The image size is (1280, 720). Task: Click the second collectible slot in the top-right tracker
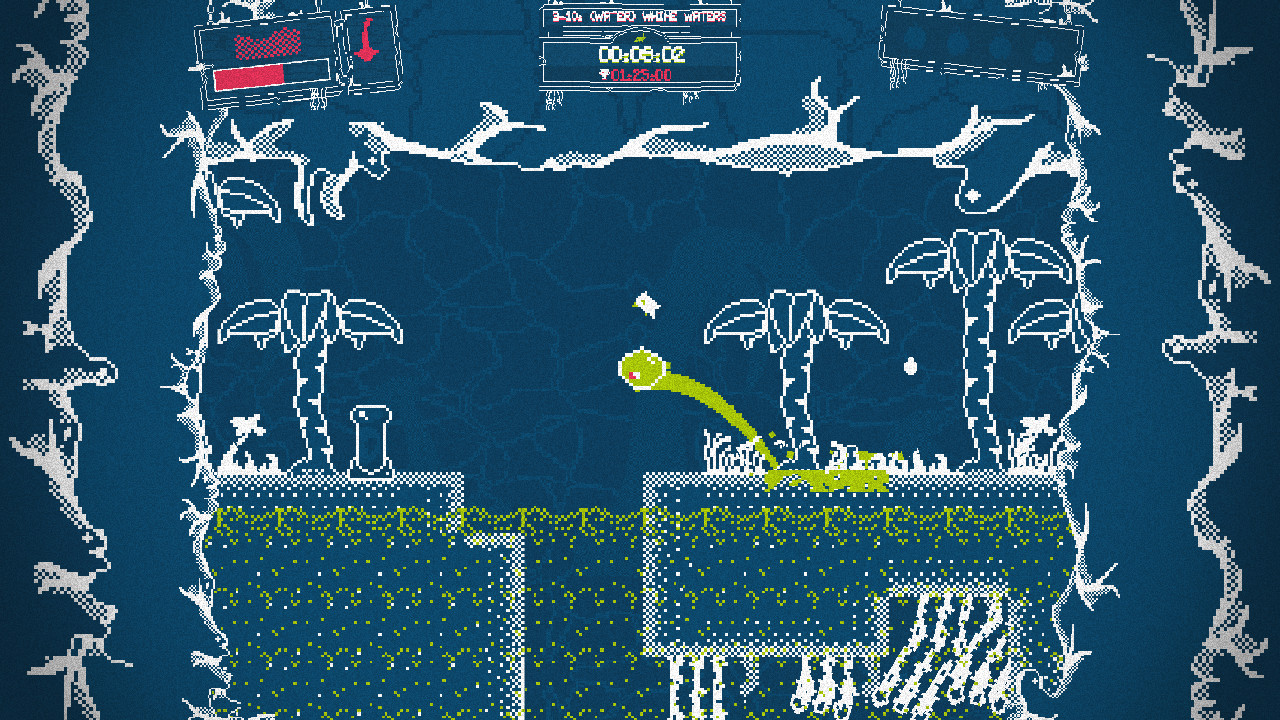click(x=958, y=40)
